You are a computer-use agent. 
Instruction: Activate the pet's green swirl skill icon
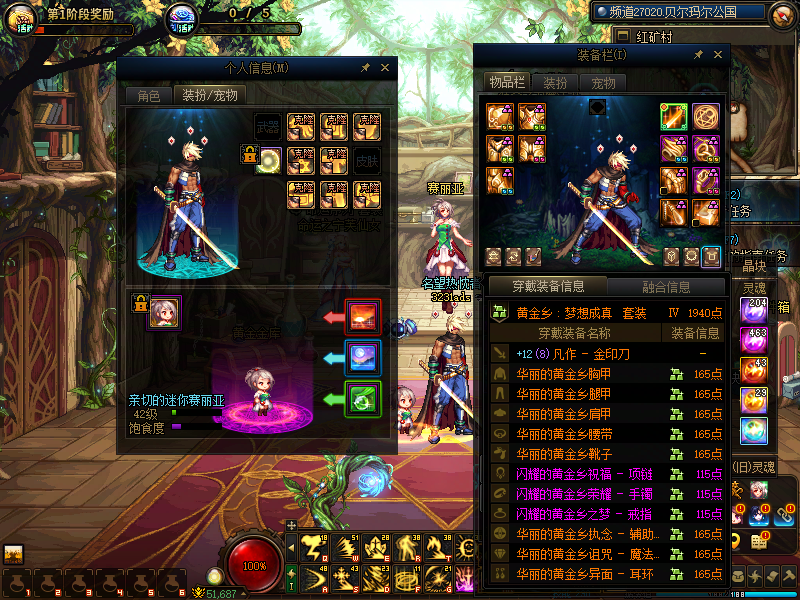click(362, 399)
